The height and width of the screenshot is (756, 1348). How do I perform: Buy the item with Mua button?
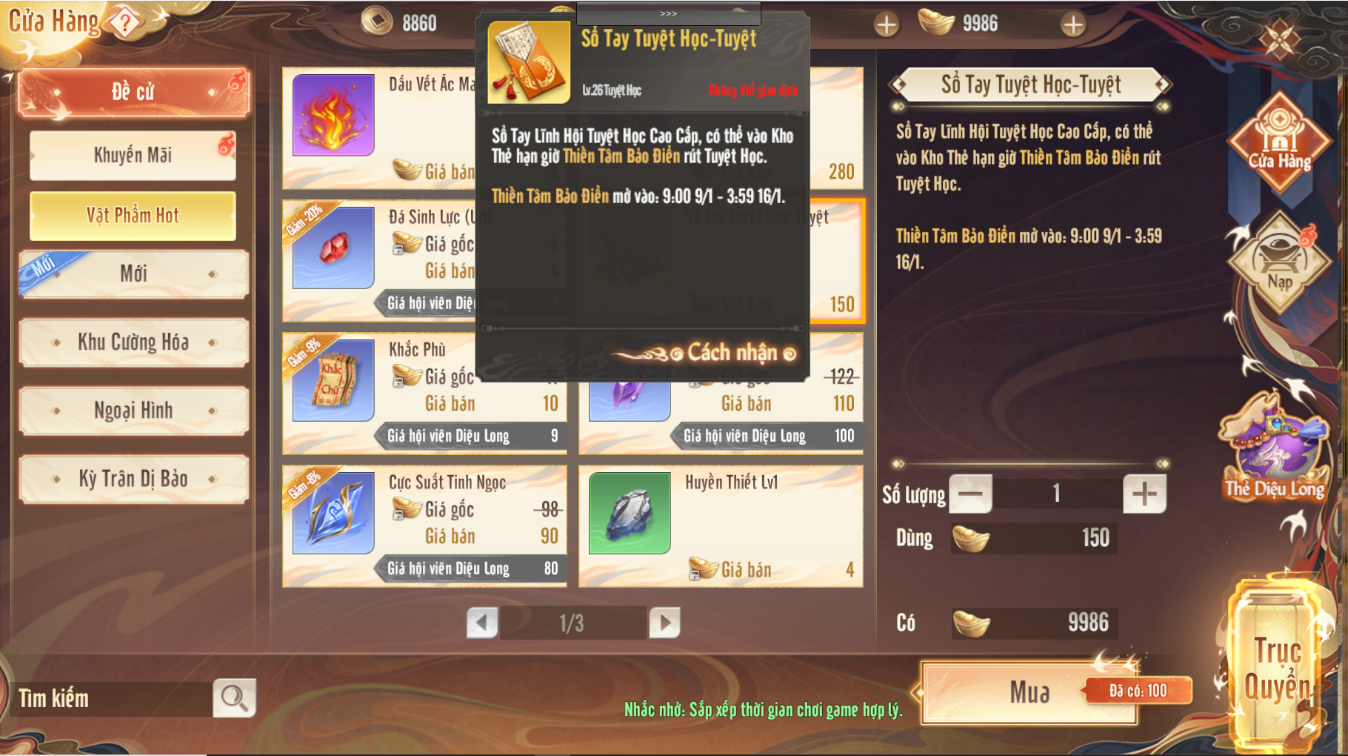pyautogui.click(x=1029, y=692)
